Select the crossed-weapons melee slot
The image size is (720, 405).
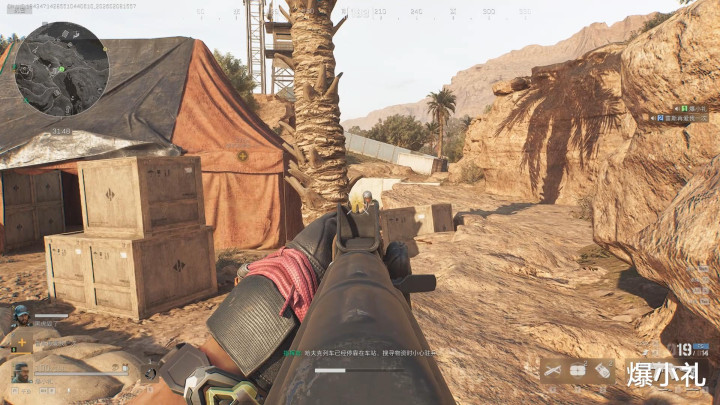552,371
